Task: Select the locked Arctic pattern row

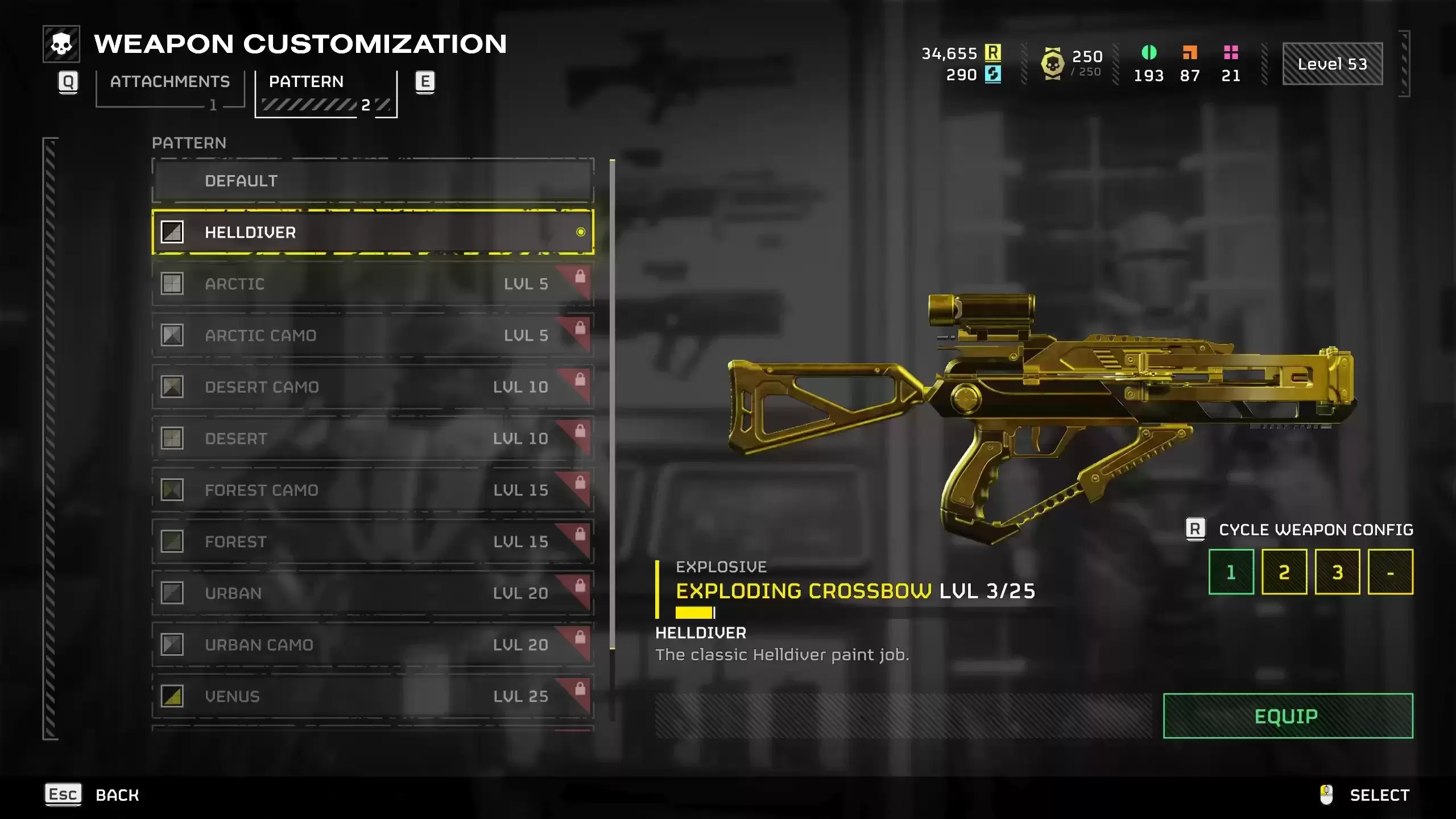Action: click(373, 284)
